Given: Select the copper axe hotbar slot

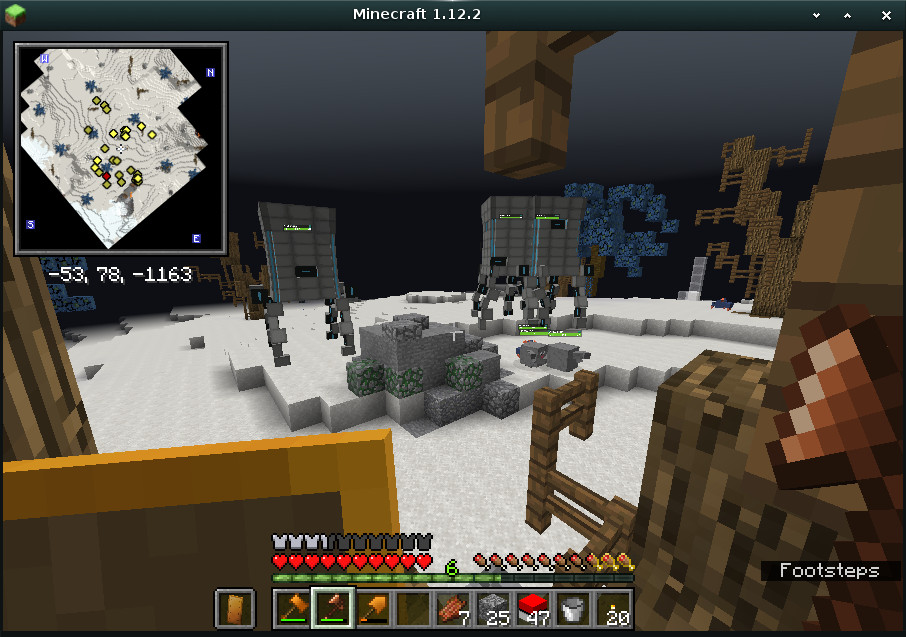Looking at the screenshot, I should (332, 608).
